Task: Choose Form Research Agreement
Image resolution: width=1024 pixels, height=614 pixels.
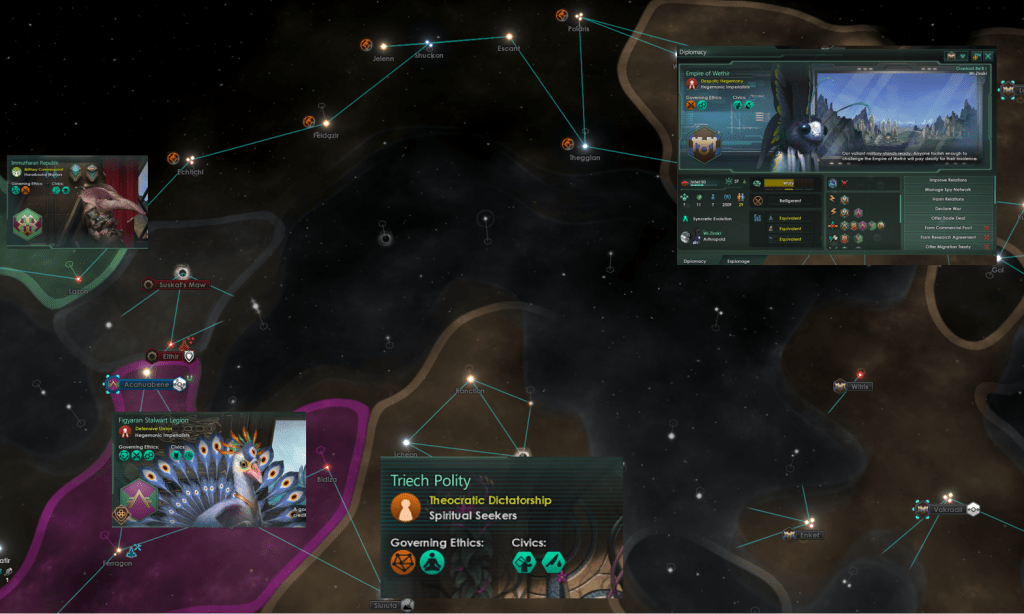Action: click(x=944, y=237)
